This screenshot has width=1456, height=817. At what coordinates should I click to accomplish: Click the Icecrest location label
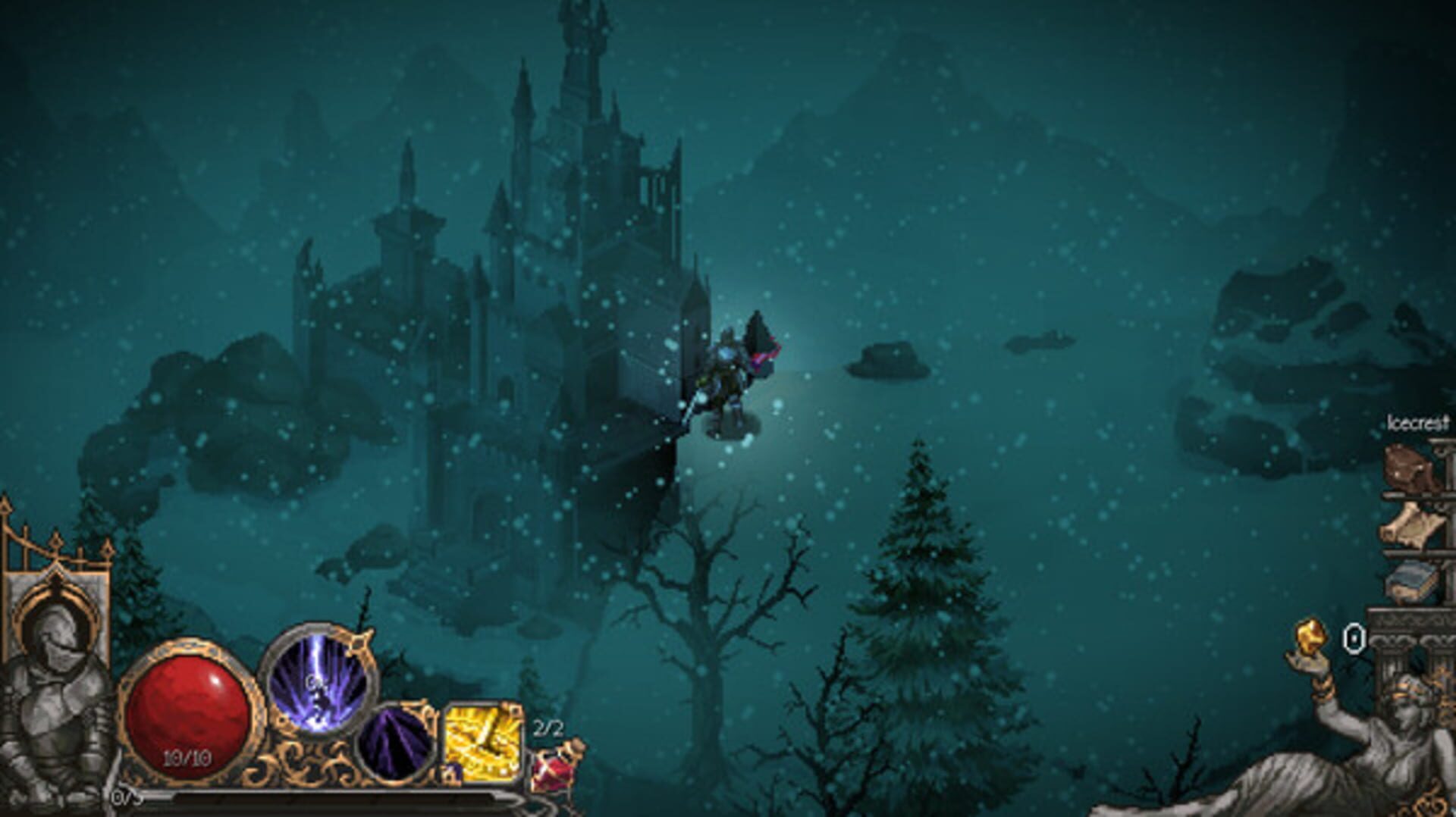click(1417, 422)
